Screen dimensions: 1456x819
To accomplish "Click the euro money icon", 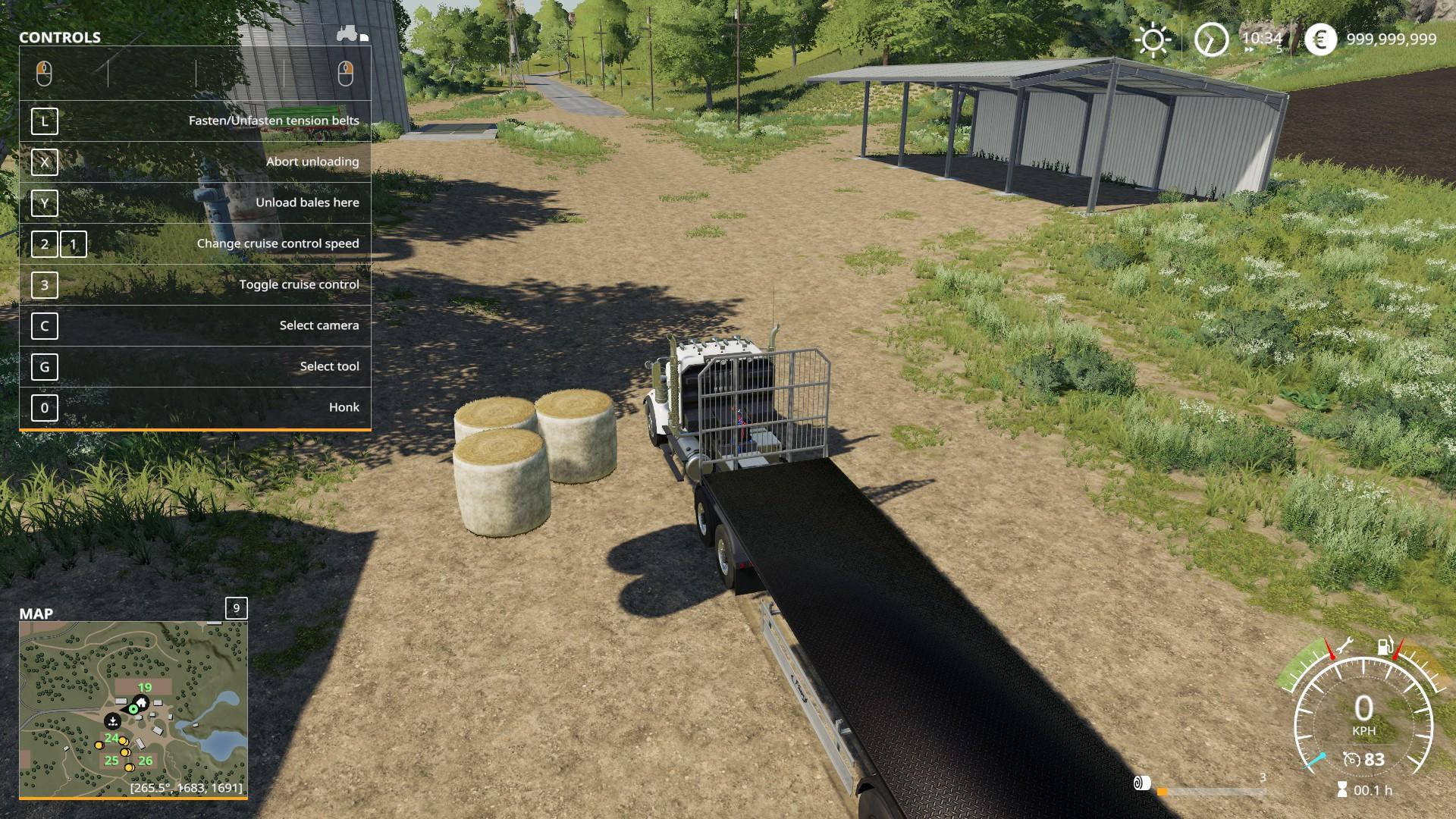I will pyautogui.click(x=1320, y=39).
